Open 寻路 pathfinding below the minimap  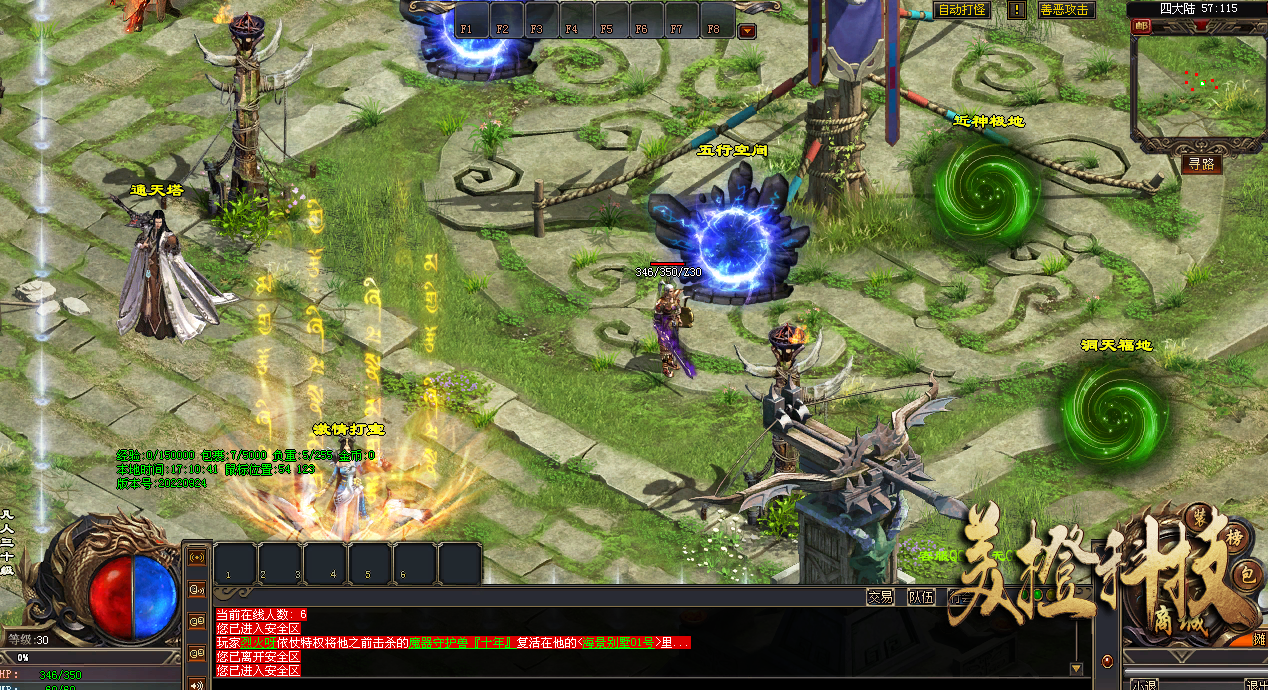pyautogui.click(x=1200, y=164)
